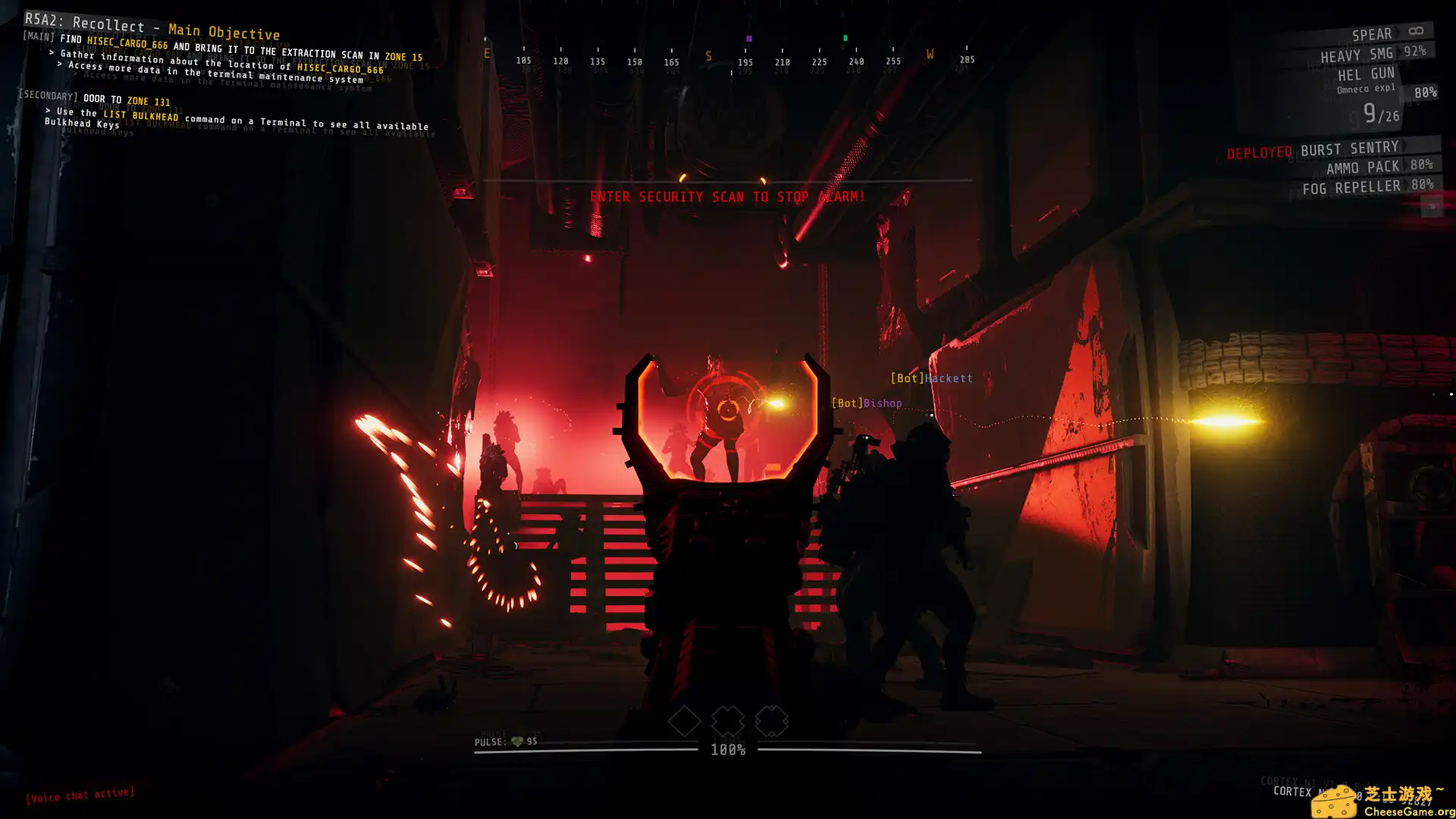Click the diamond status icon above health bar

pos(684,720)
